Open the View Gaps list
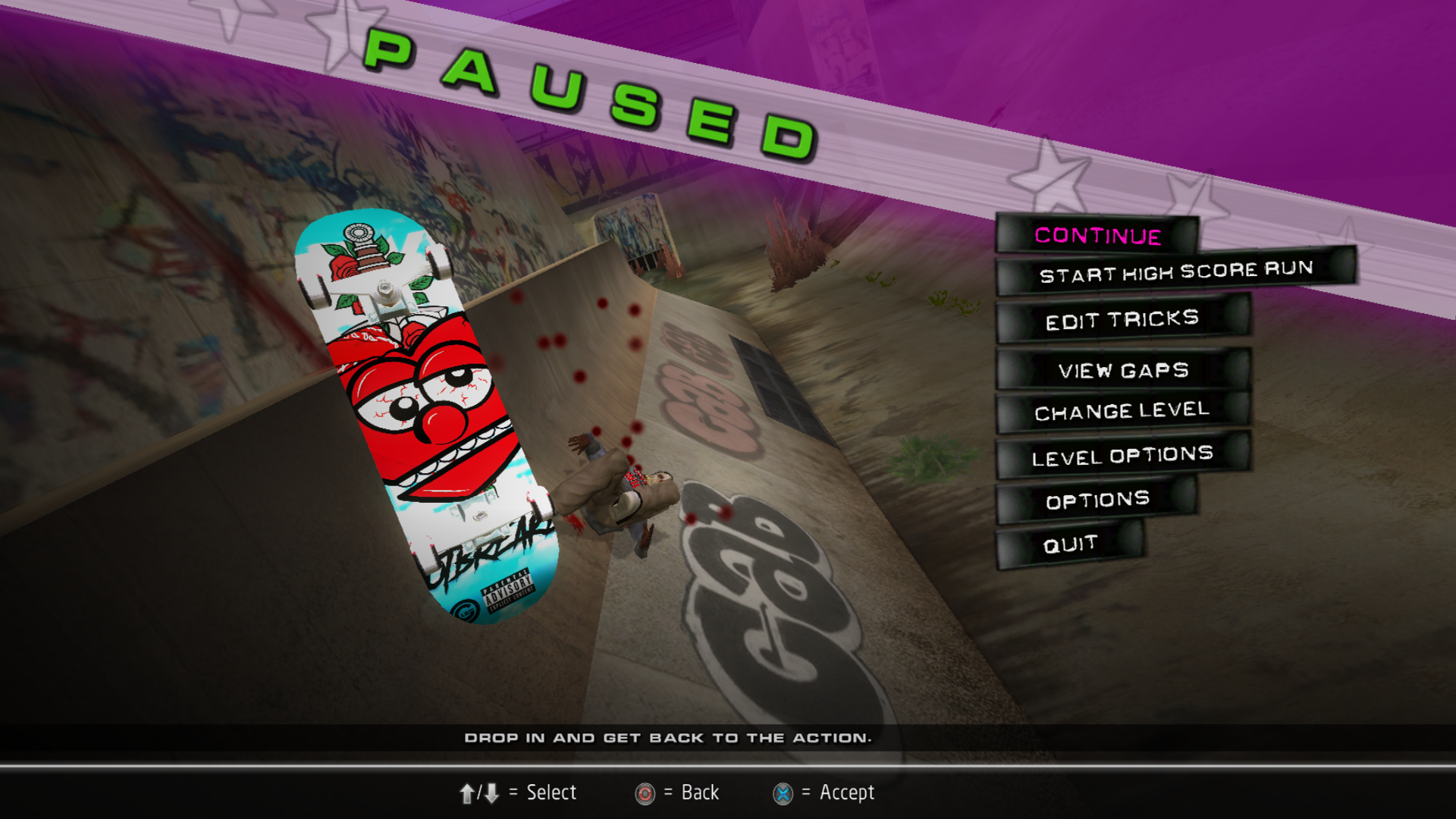1456x819 pixels. click(1123, 371)
